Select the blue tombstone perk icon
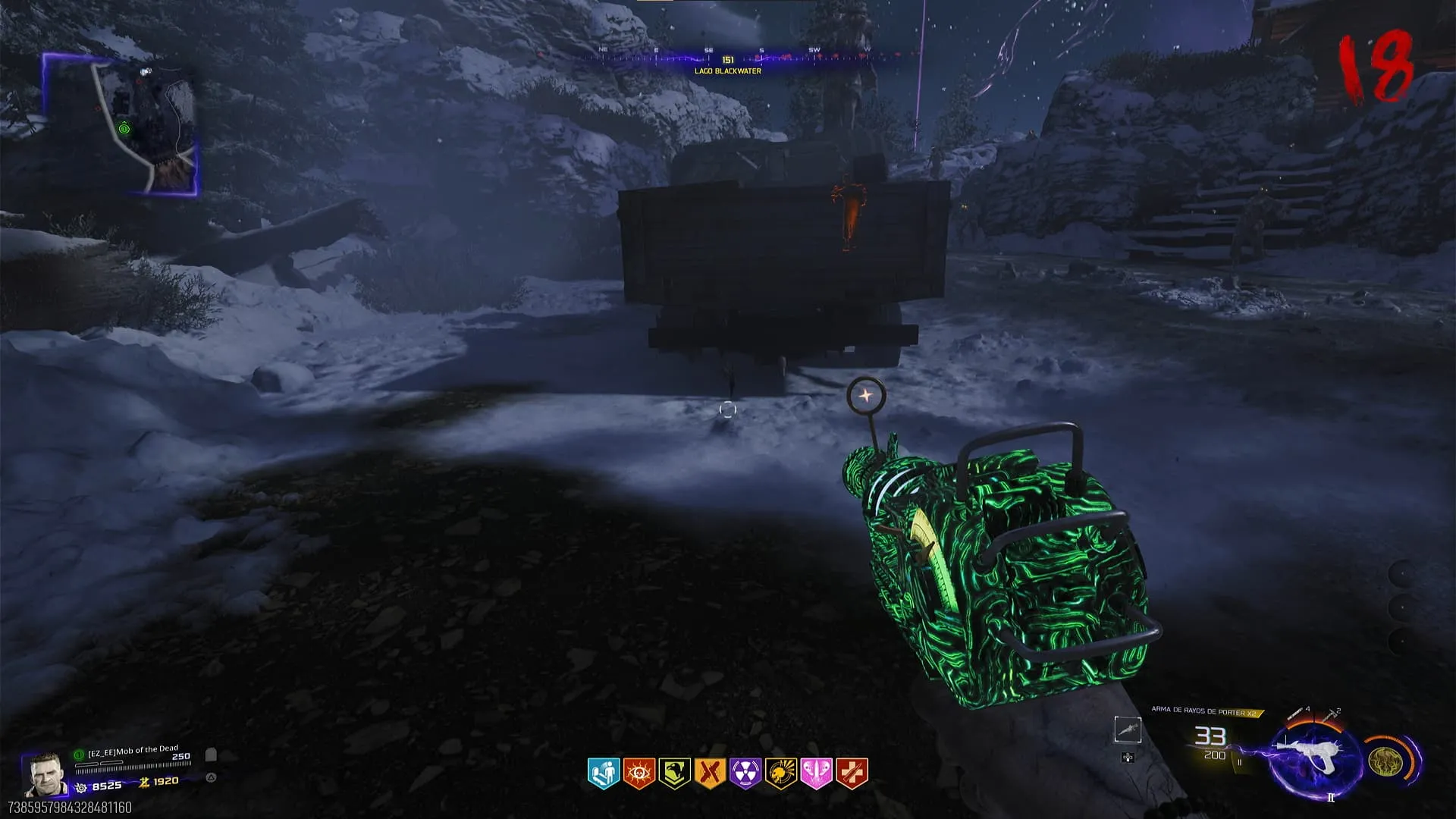Viewport: 1456px width, 819px height. [x=604, y=773]
